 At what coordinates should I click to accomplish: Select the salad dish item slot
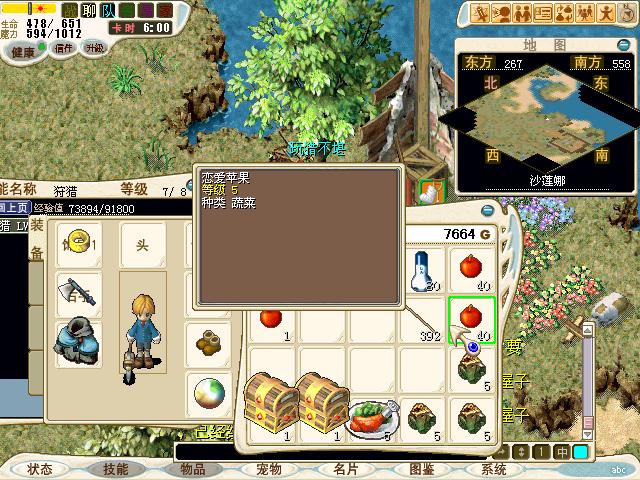pos(371,417)
